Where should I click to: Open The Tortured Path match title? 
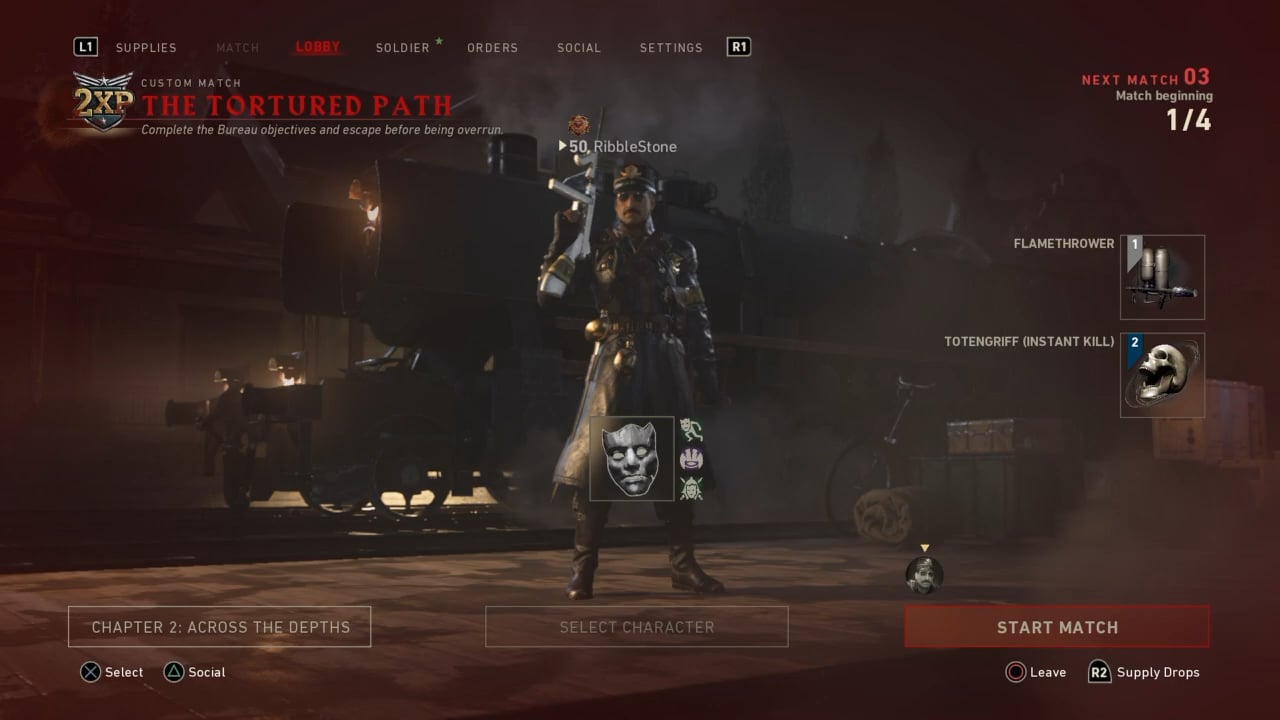(297, 105)
